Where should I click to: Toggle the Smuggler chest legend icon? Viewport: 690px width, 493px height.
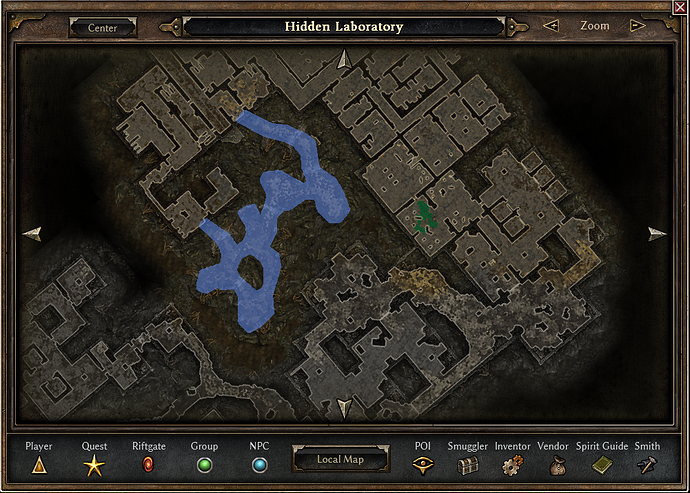[x=468, y=465]
